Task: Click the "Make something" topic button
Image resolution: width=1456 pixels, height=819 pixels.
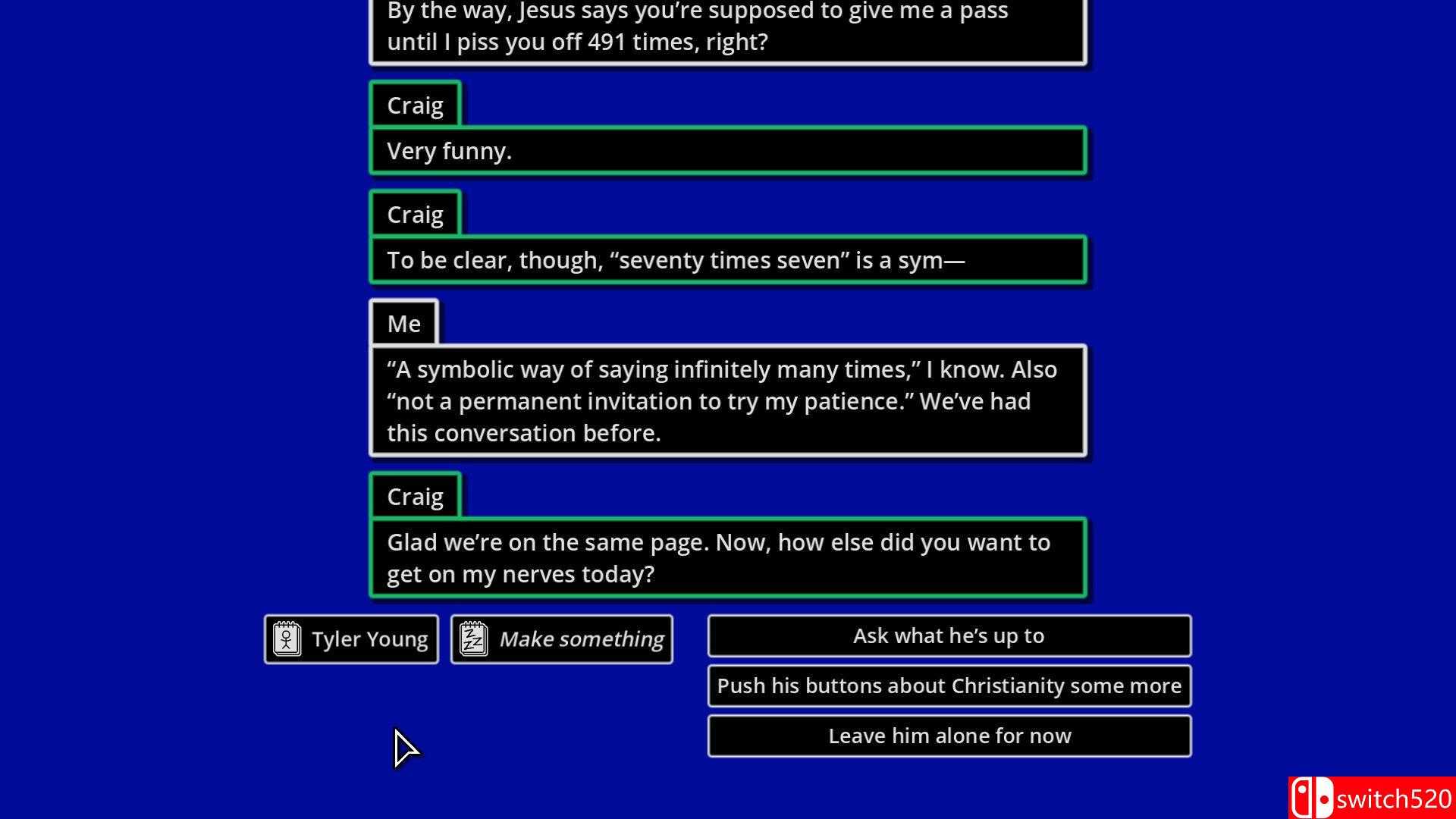Action: coord(561,639)
